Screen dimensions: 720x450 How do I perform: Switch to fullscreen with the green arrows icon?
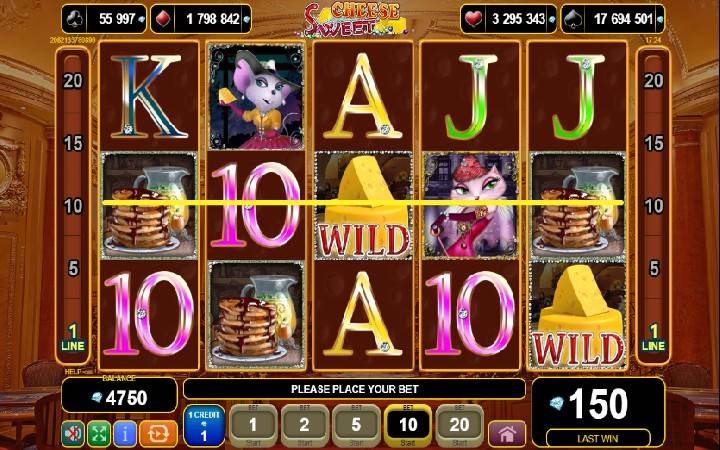pyautogui.click(x=99, y=434)
